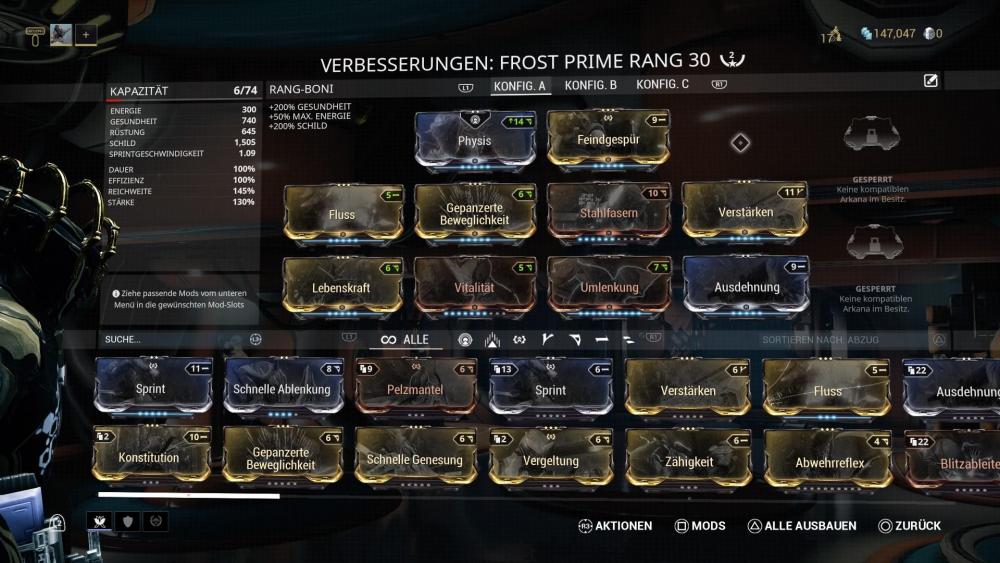Select the Konstitution mod card
Screen dimensions: 1000x563
(150, 458)
